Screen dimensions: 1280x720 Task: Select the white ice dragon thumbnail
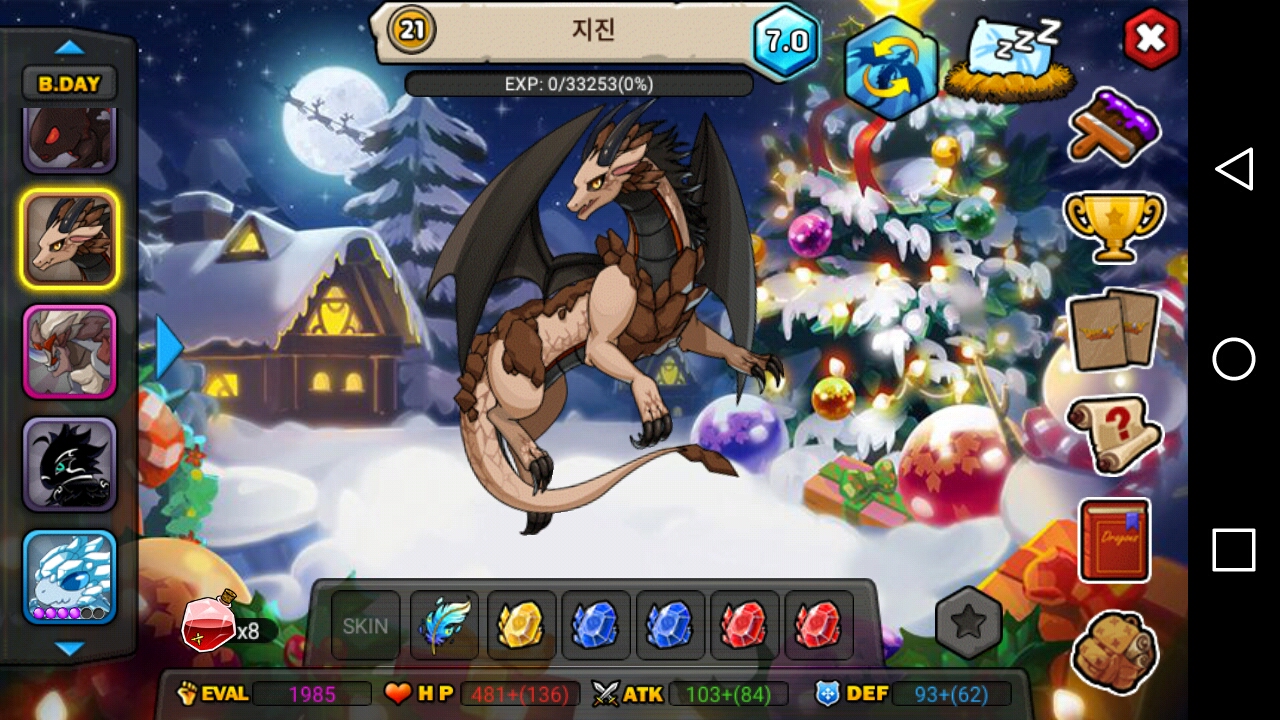point(70,577)
